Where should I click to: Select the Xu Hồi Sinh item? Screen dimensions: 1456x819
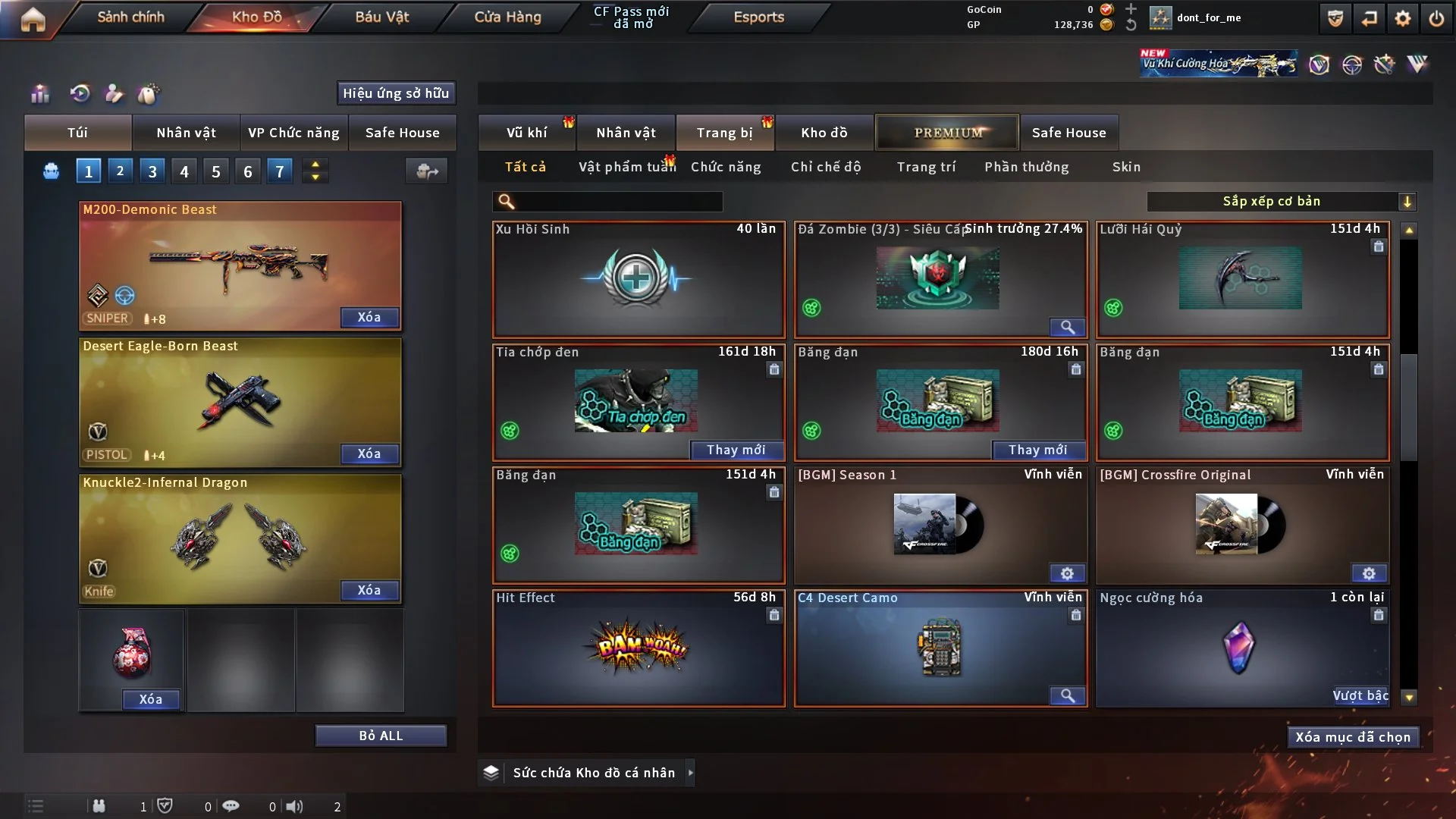pos(638,279)
